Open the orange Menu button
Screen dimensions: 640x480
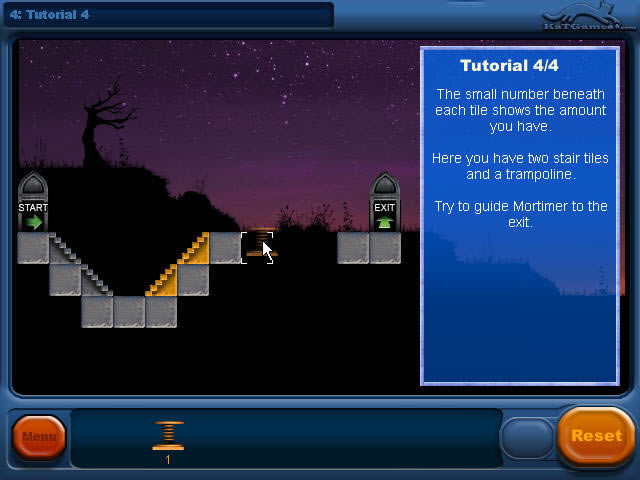coord(39,437)
